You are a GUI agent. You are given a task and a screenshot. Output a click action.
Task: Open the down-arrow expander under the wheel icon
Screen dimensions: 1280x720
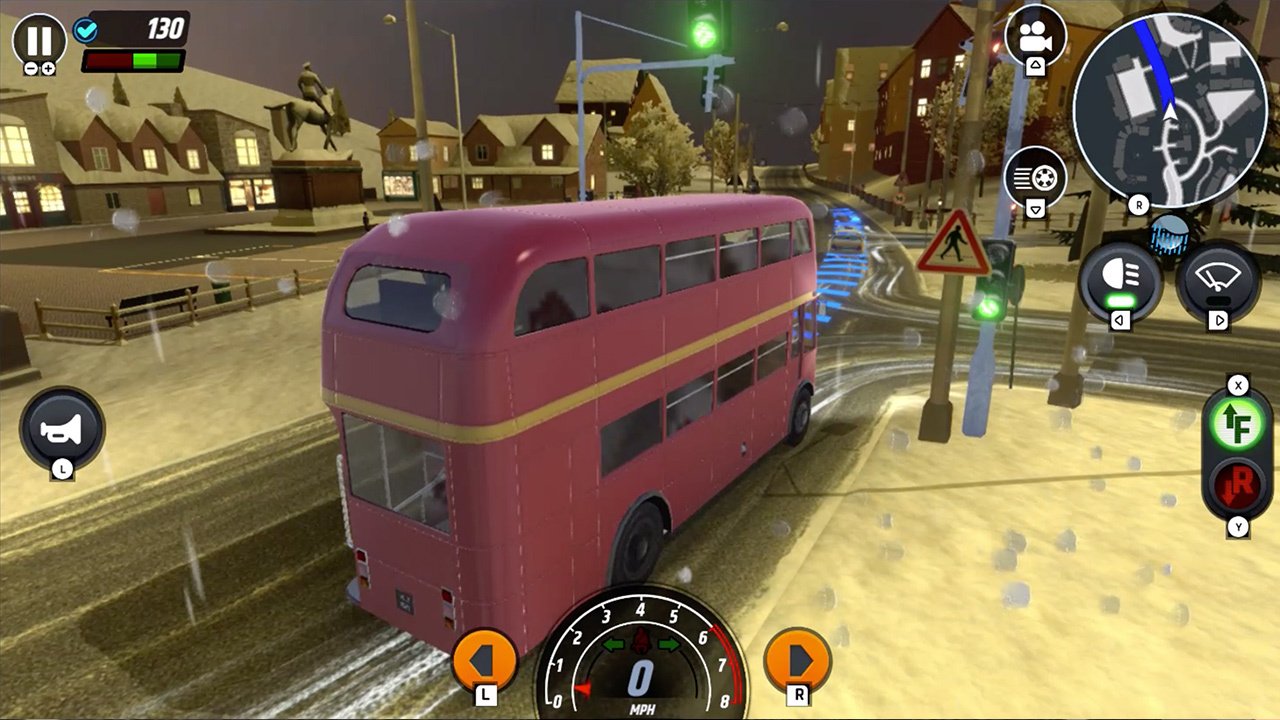(1034, 207)
